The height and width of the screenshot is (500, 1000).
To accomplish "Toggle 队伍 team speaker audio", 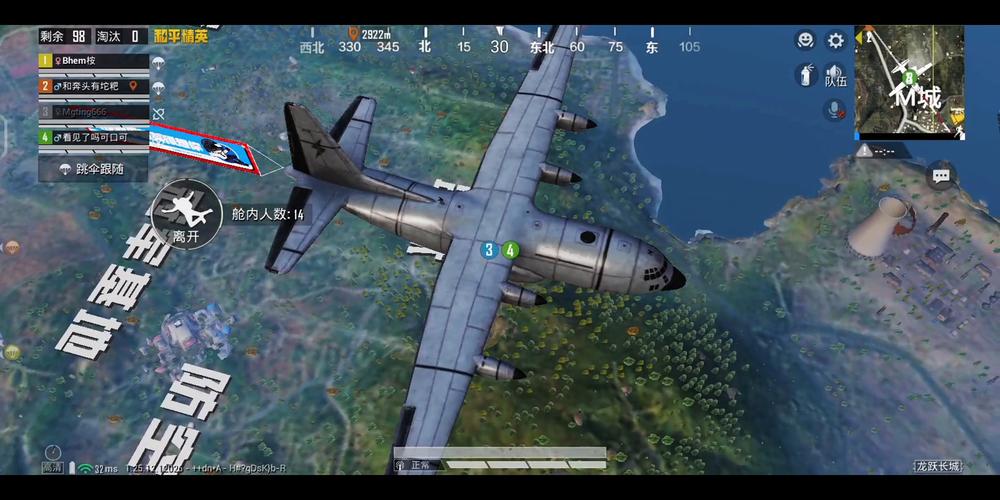I will pos(835,75).
